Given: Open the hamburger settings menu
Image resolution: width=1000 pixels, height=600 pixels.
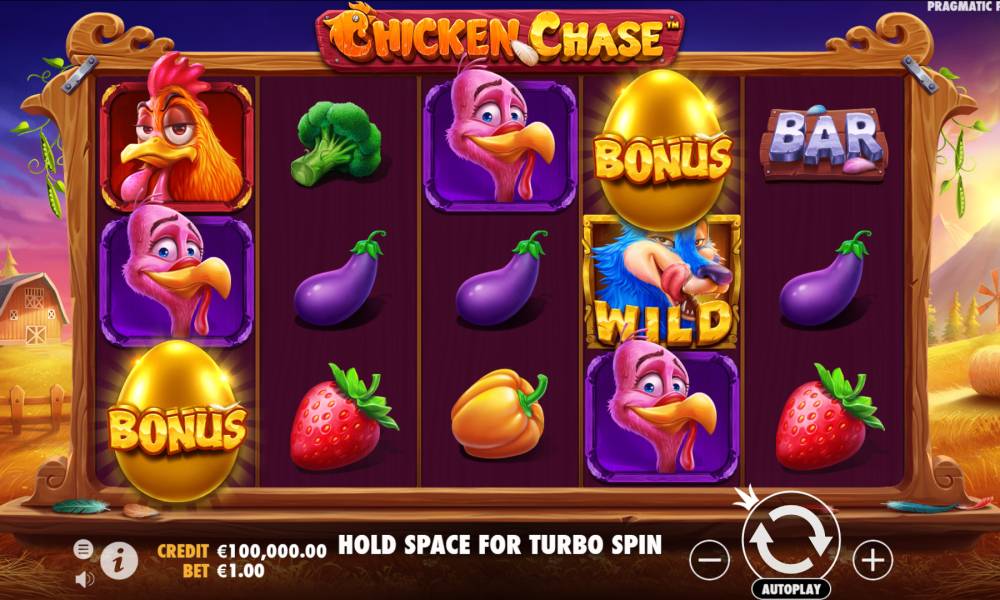Looking at the screenshot, I should pyautogui.click(x=84, y=549).
